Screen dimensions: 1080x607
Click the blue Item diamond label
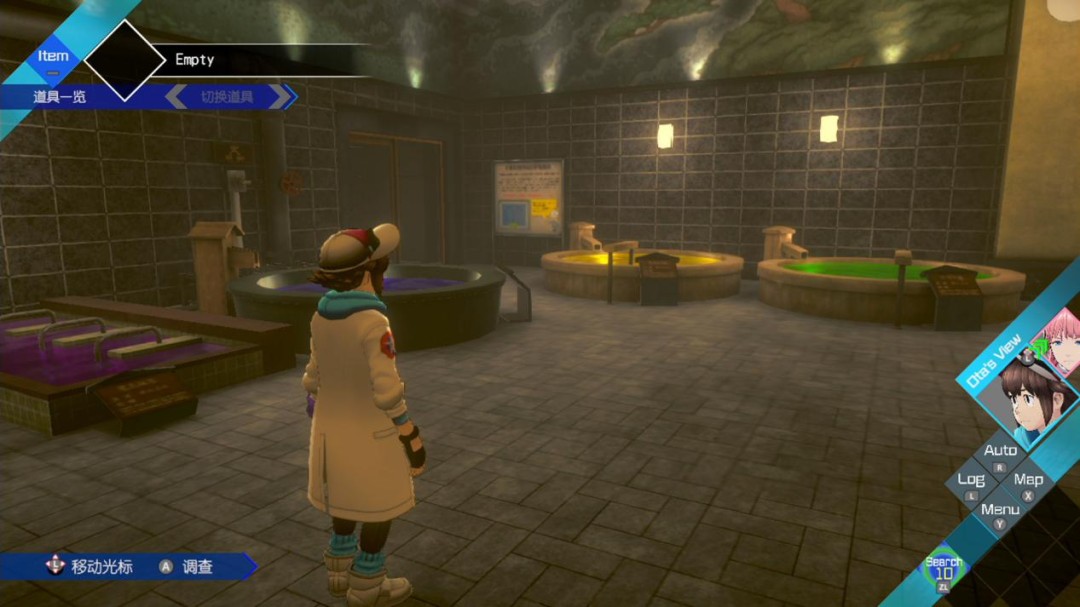[53, 57]
